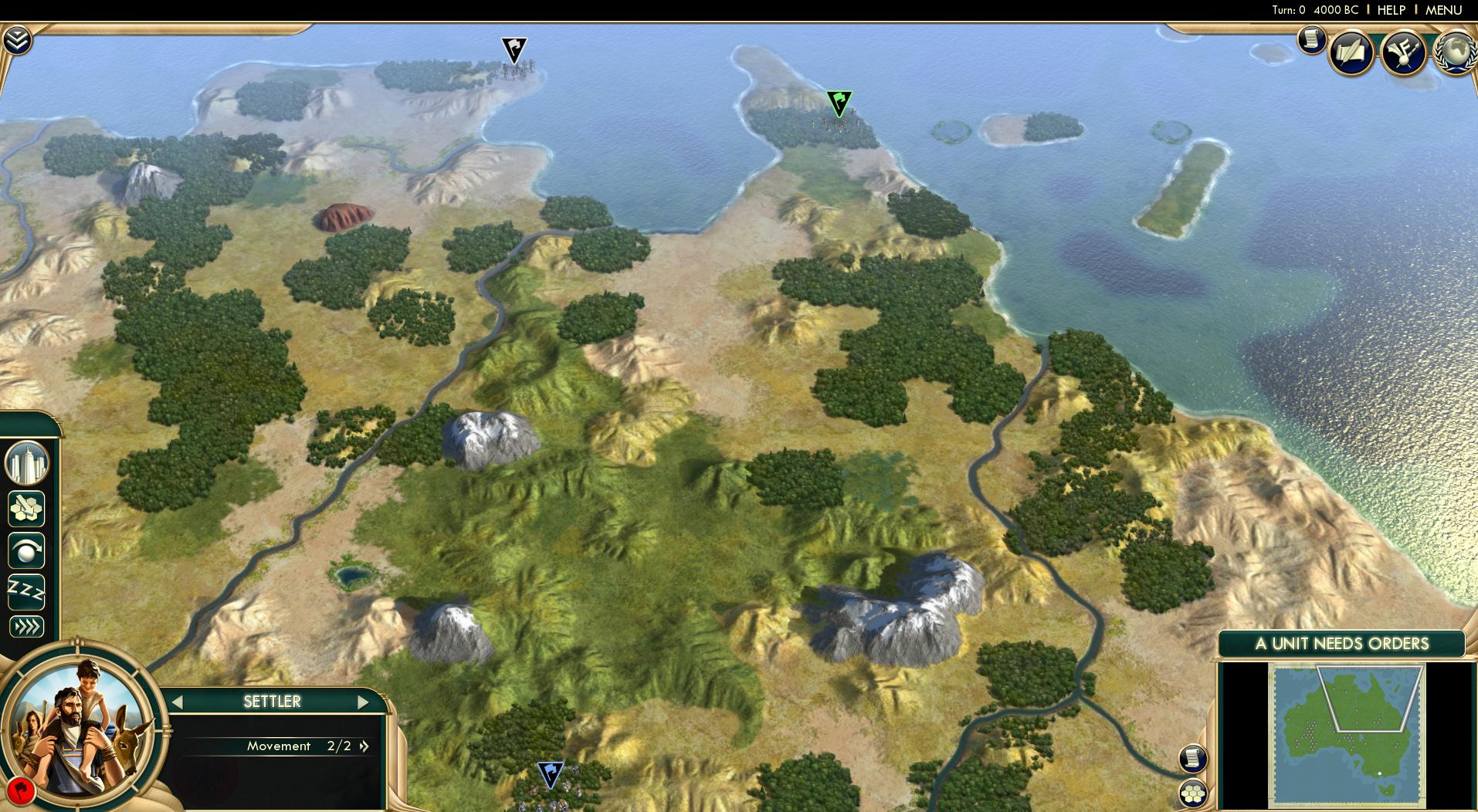Skip the unit's turn with chevron action
Viewport: 1478px width, 812px height.
tap(25, 626)
